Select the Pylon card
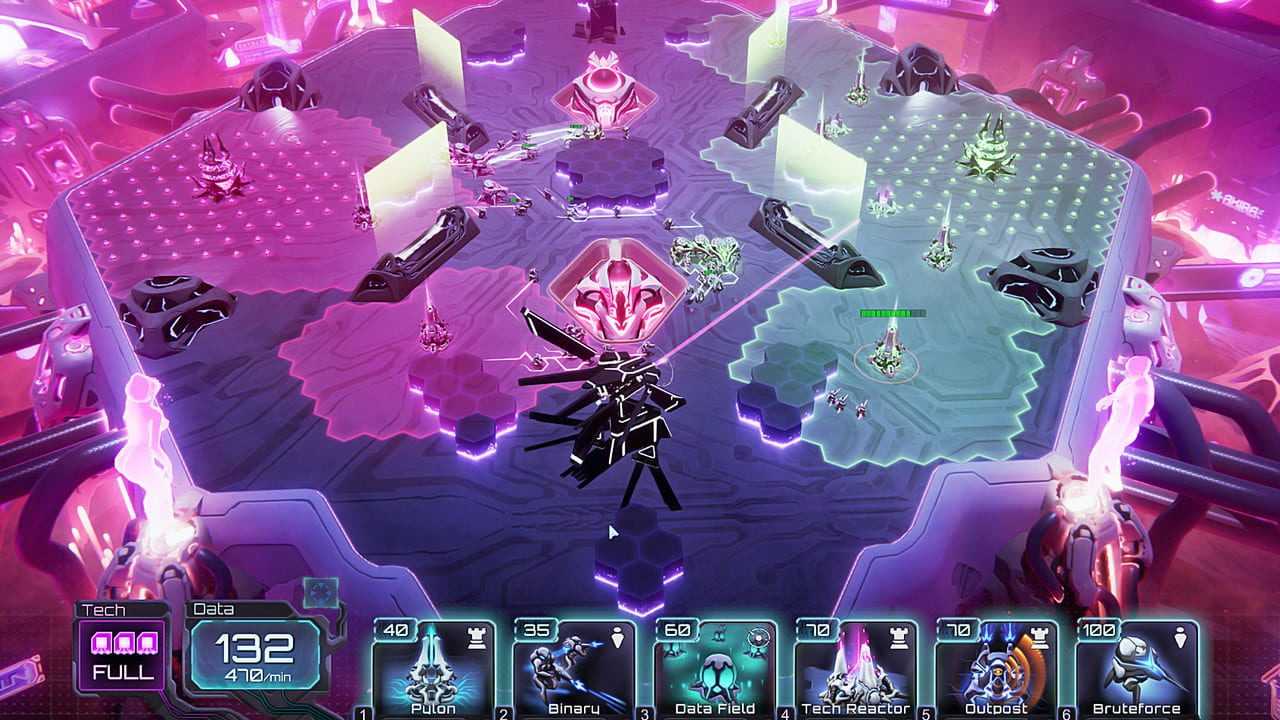 coord(433,668)
